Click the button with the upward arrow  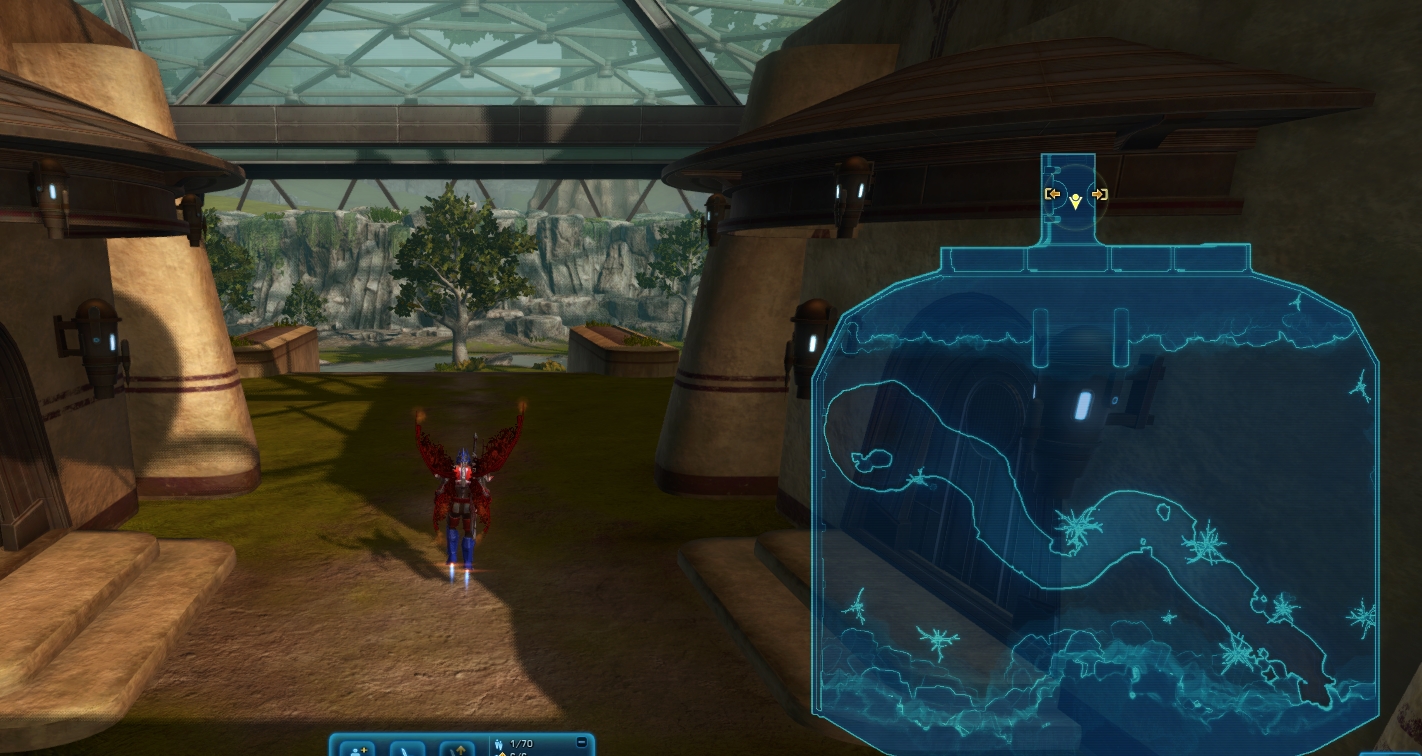(x=457, y=749)
